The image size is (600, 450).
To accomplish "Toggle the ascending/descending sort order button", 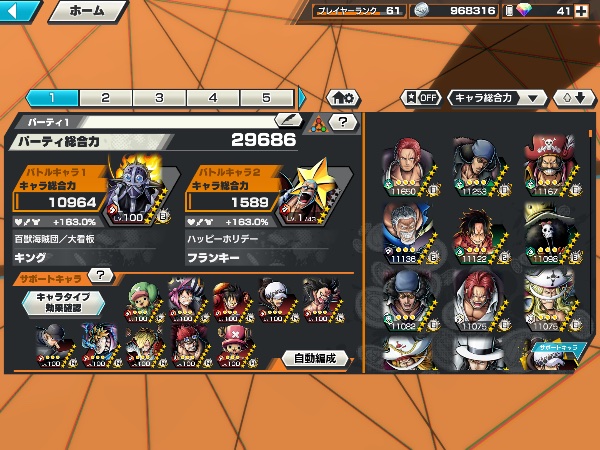I will pos(573,98).
